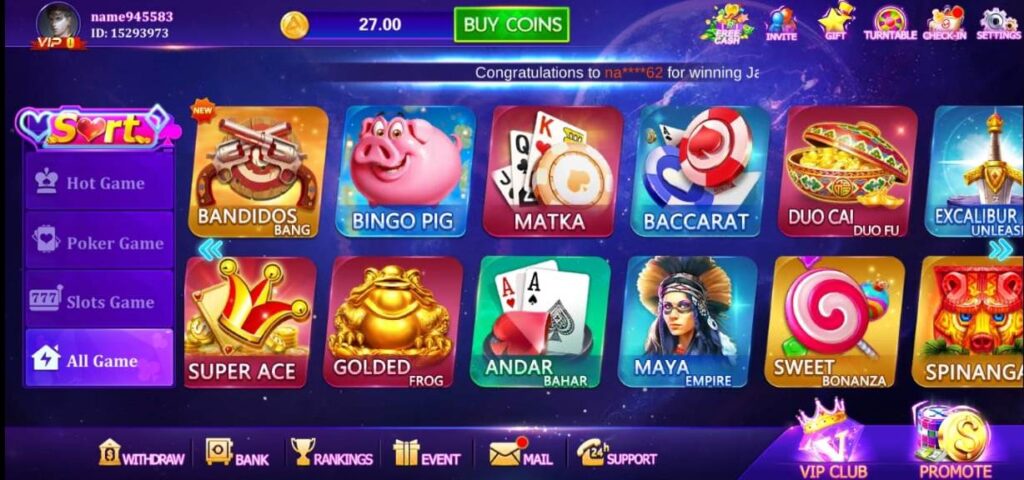Image resolution: width=1024 pixels, height=480 pixels.
Task: Click the green Buy Coins button
Action: pos(511,25)
